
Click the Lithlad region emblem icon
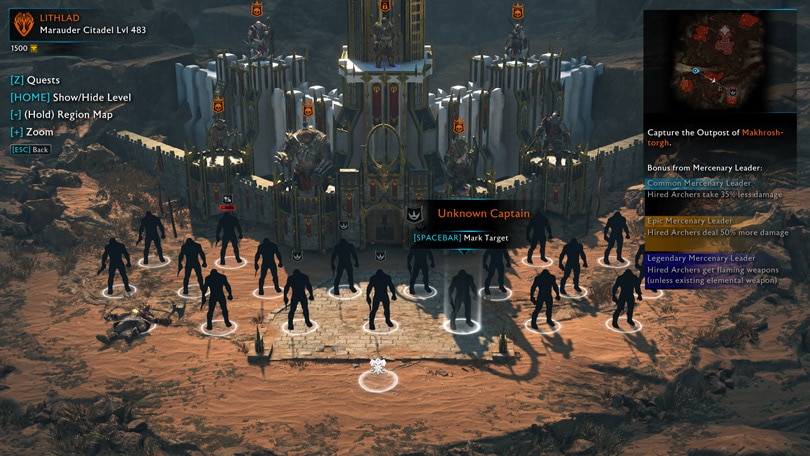click(22, 24)
